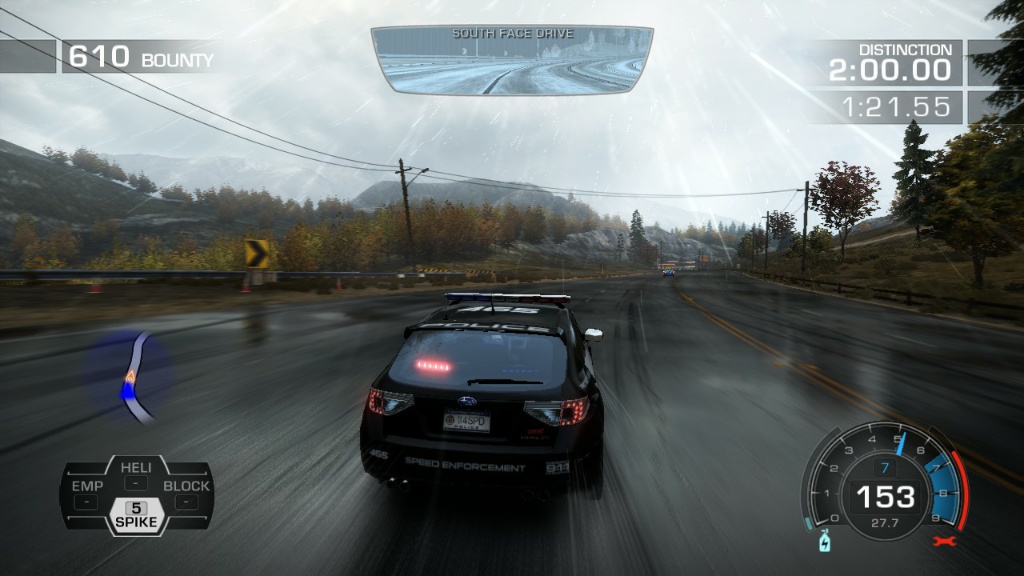Click the red wrench damage icon
The image size is (1024, 576).
[940, 542]
